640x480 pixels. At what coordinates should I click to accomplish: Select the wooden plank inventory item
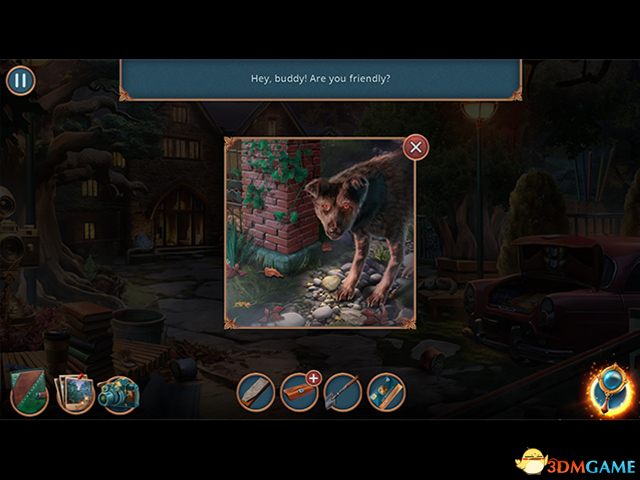click(256, 391)
